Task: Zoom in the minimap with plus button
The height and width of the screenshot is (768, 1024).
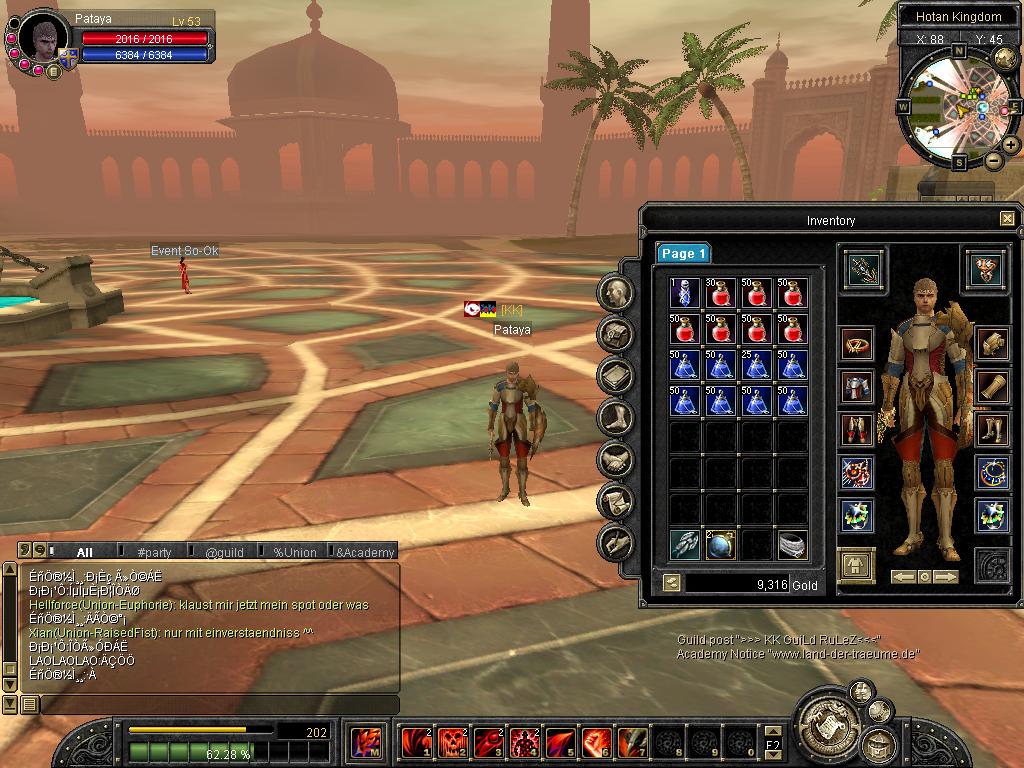Action: [1011, 145]
